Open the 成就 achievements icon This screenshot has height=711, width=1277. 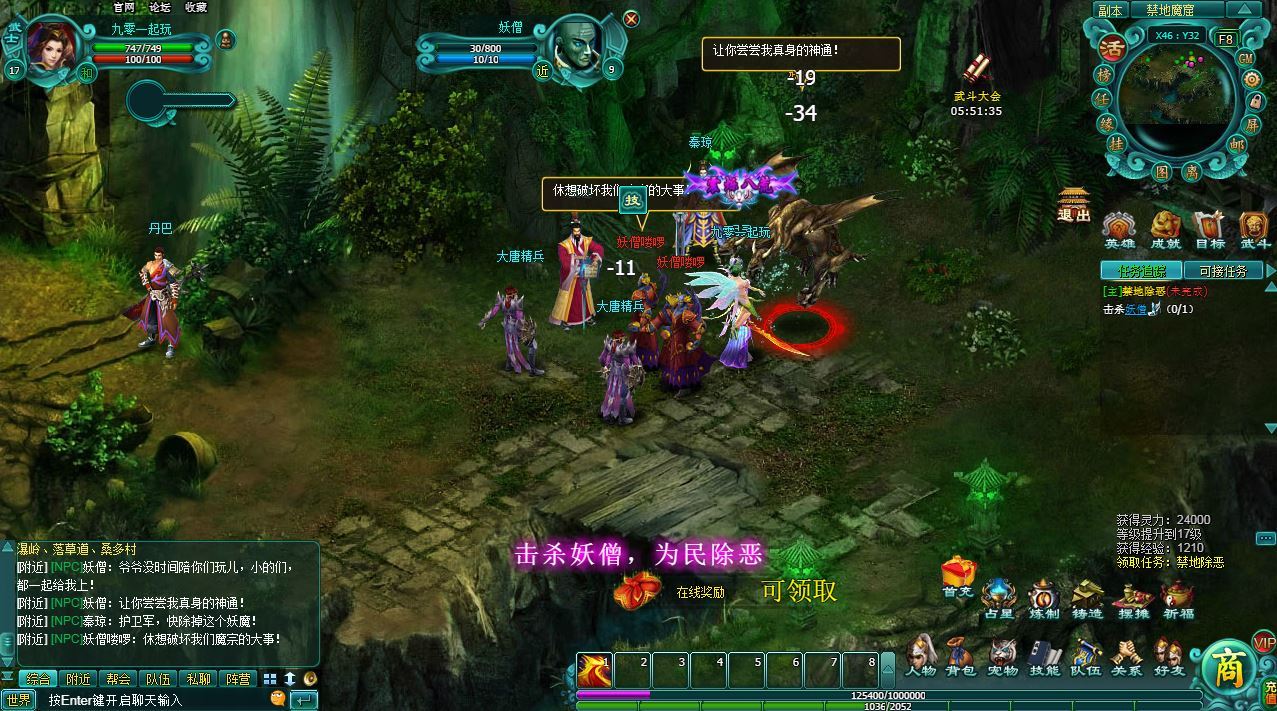[1165, 229]
